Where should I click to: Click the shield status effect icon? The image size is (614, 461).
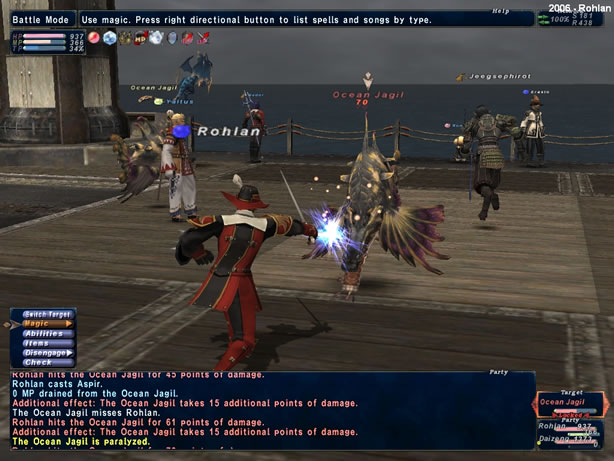click(x=171, y=38)
